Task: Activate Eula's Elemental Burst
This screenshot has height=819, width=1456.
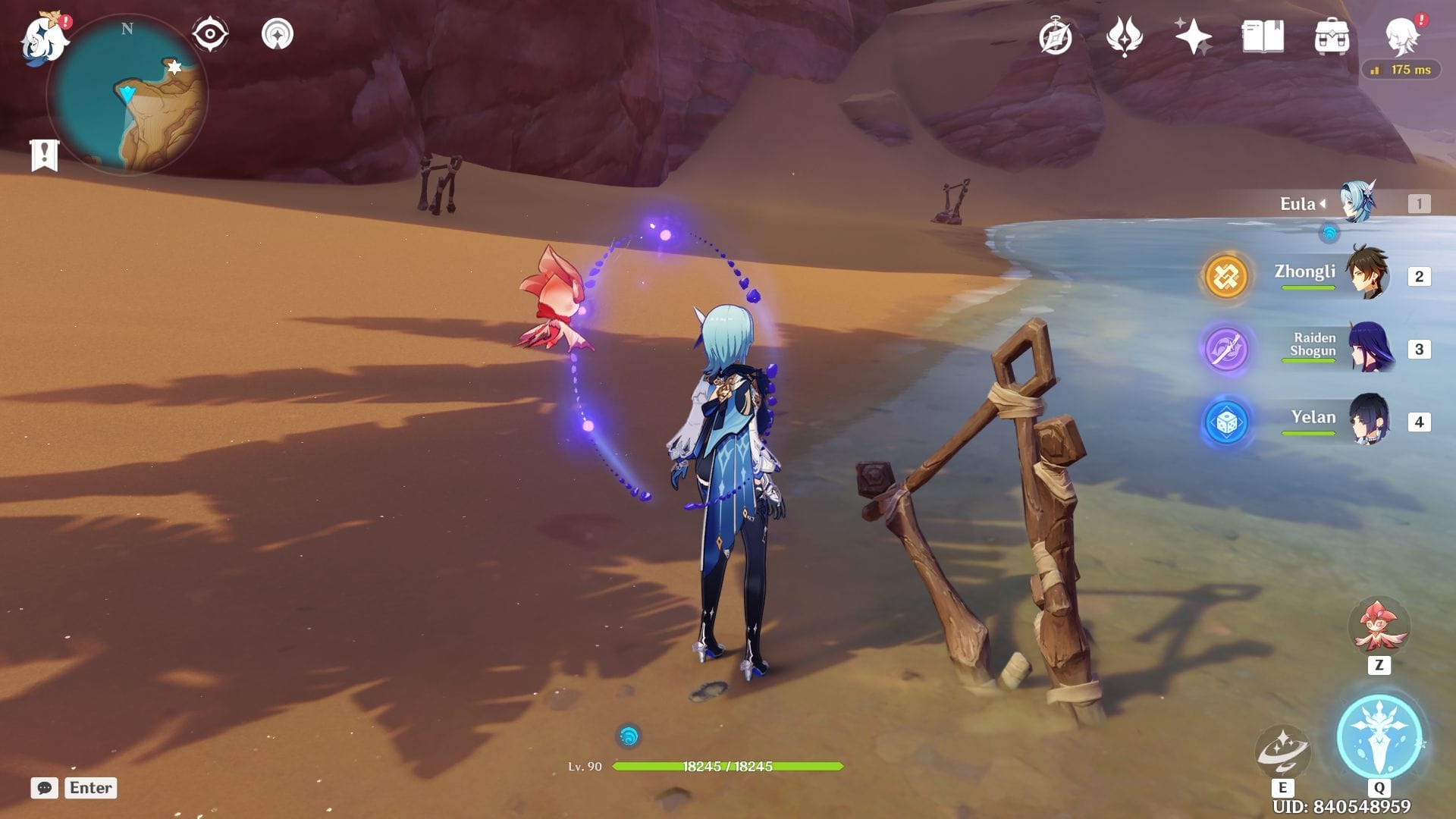Action: (1379, 736)
